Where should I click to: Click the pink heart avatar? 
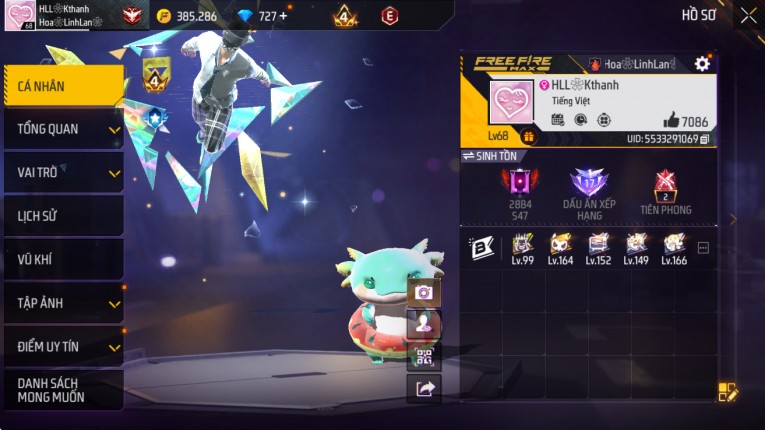[511, 104]
